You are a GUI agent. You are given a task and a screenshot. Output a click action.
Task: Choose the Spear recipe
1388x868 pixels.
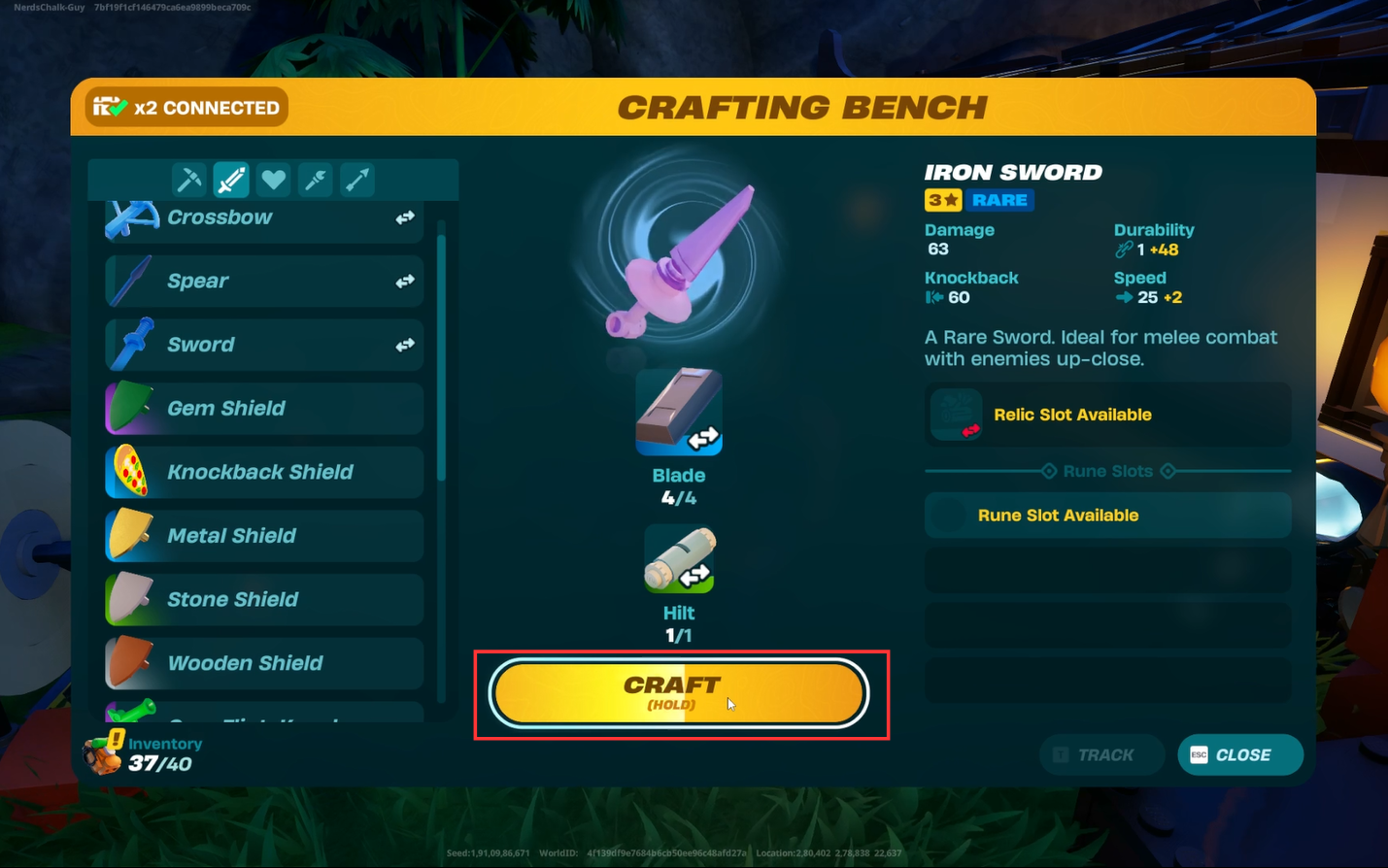pos(263,281)
